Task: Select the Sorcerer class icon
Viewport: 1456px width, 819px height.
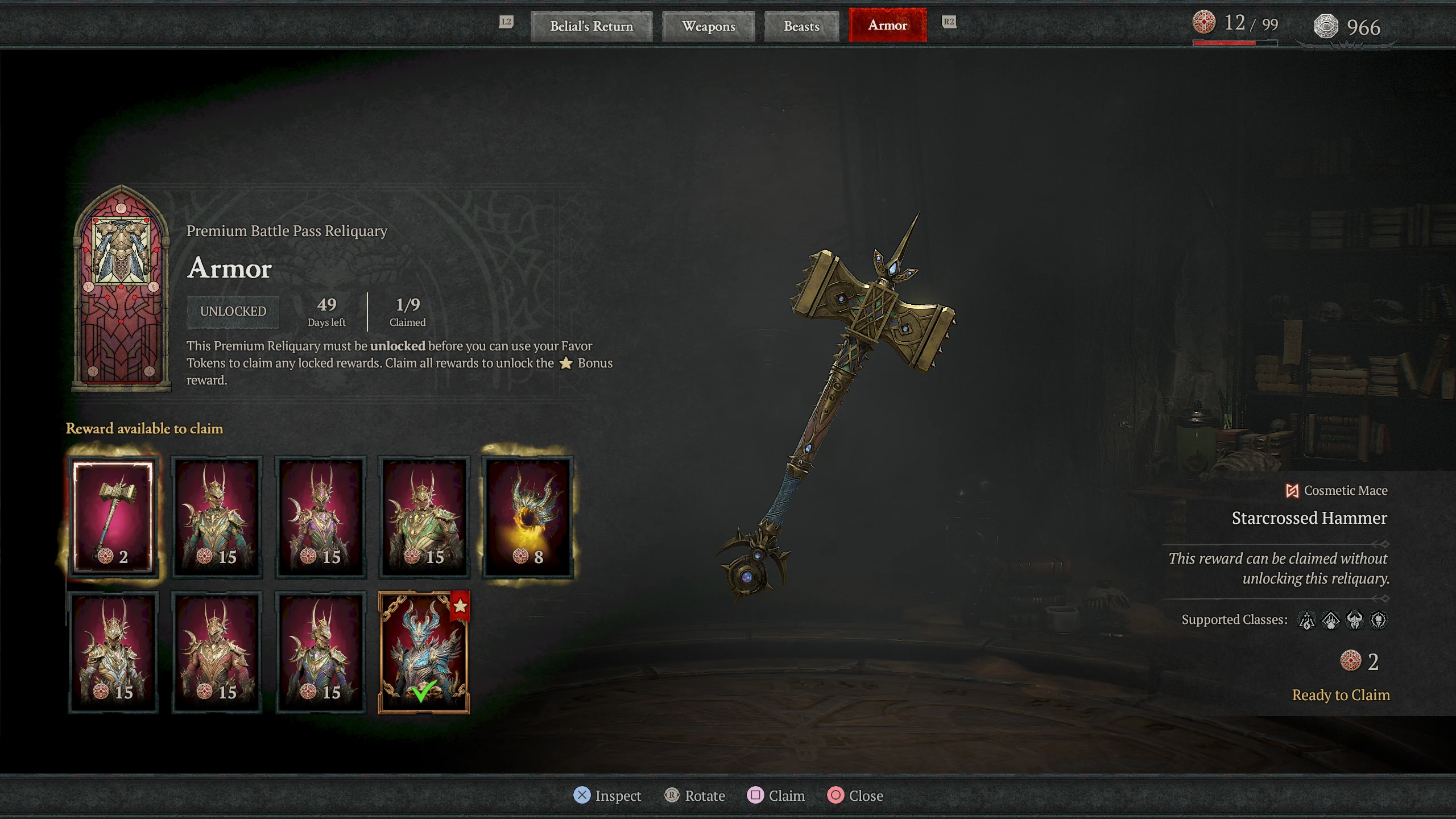Action: (x=1307, y=621)
